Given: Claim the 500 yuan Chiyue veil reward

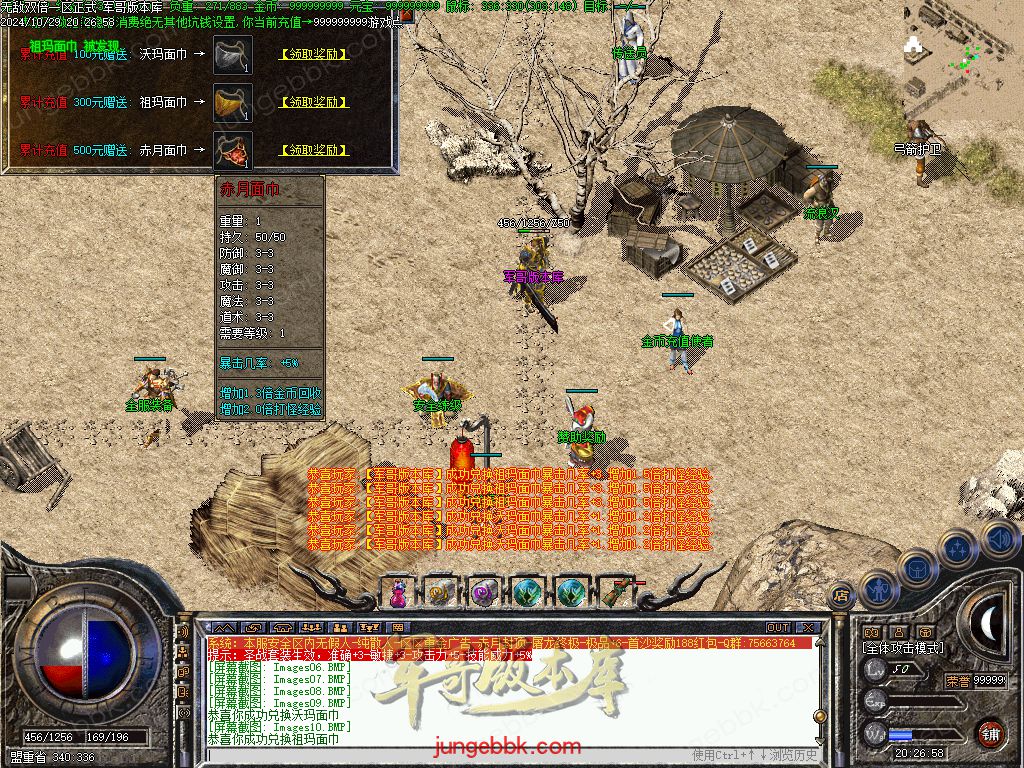Looking at the screenshot, I should pyautogui.click(x=314, y=150).
